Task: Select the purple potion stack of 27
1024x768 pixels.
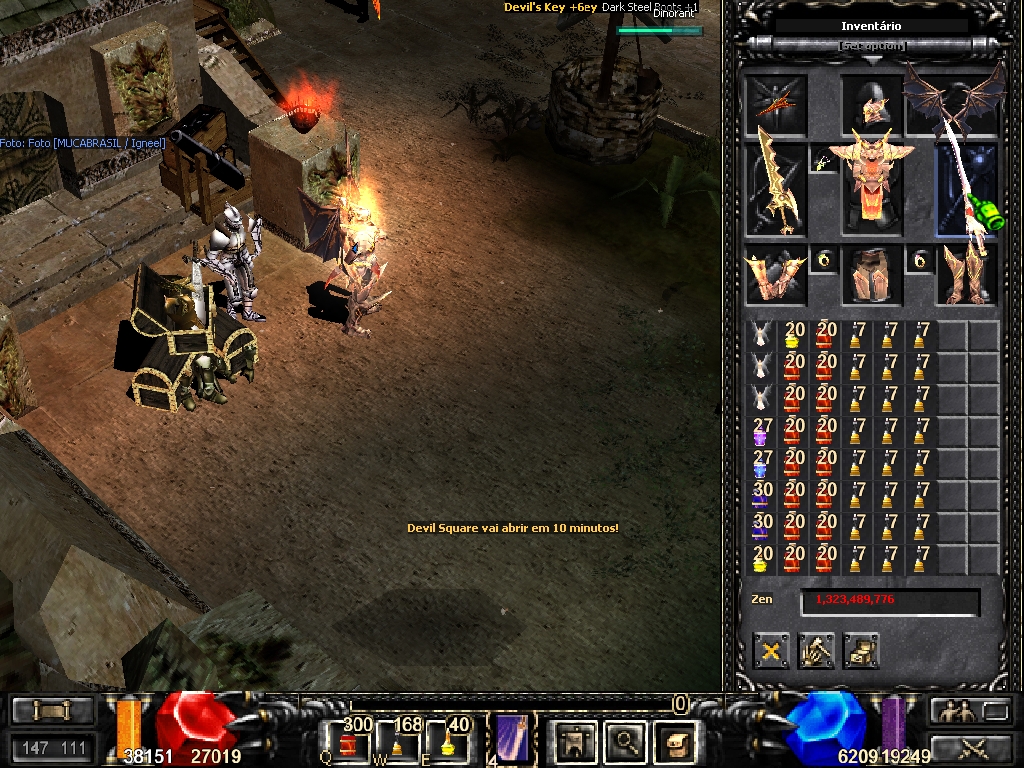Action: pyautogui.click(x=762, y=434)
